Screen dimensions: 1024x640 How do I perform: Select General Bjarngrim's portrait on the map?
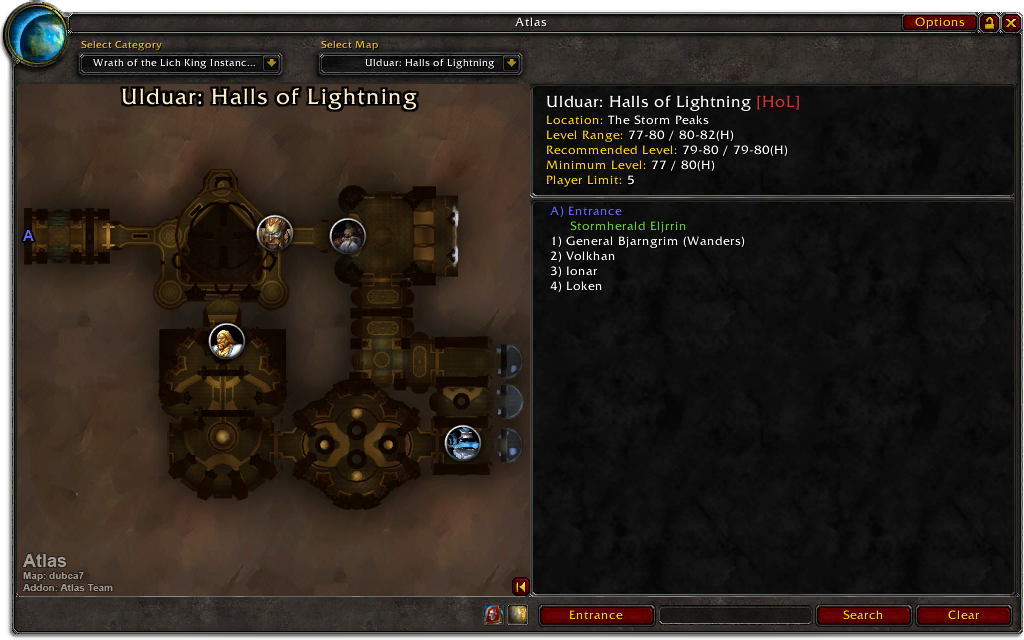coord(275,233)
